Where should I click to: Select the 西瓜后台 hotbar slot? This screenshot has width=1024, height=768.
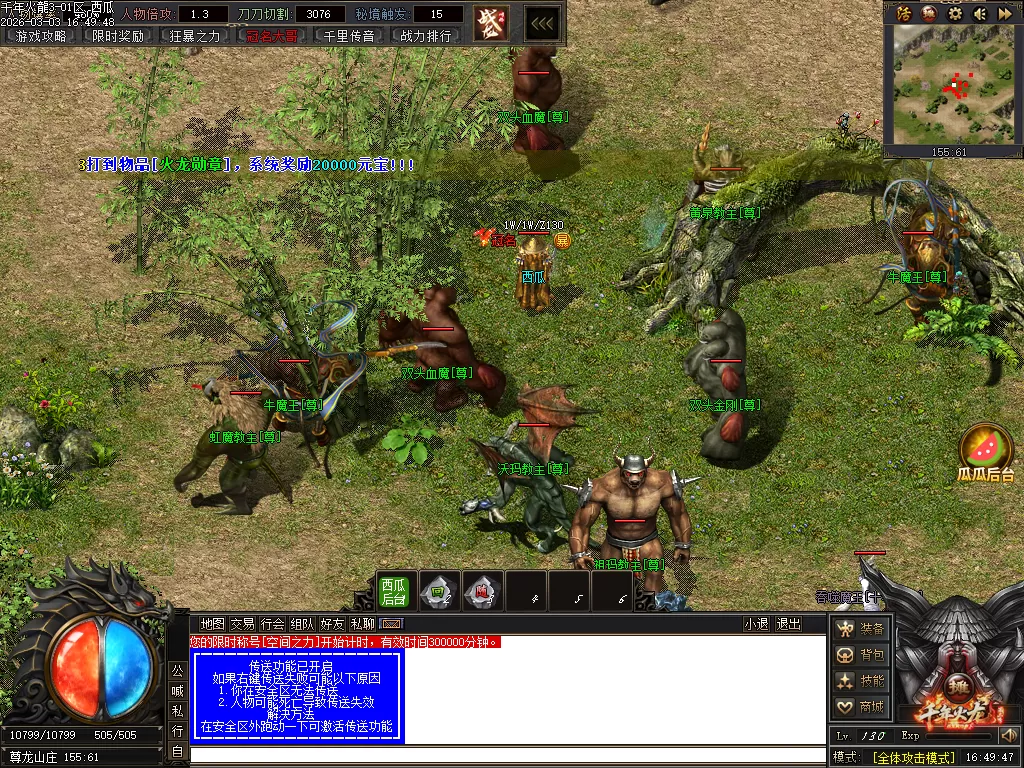click(393, 591)
